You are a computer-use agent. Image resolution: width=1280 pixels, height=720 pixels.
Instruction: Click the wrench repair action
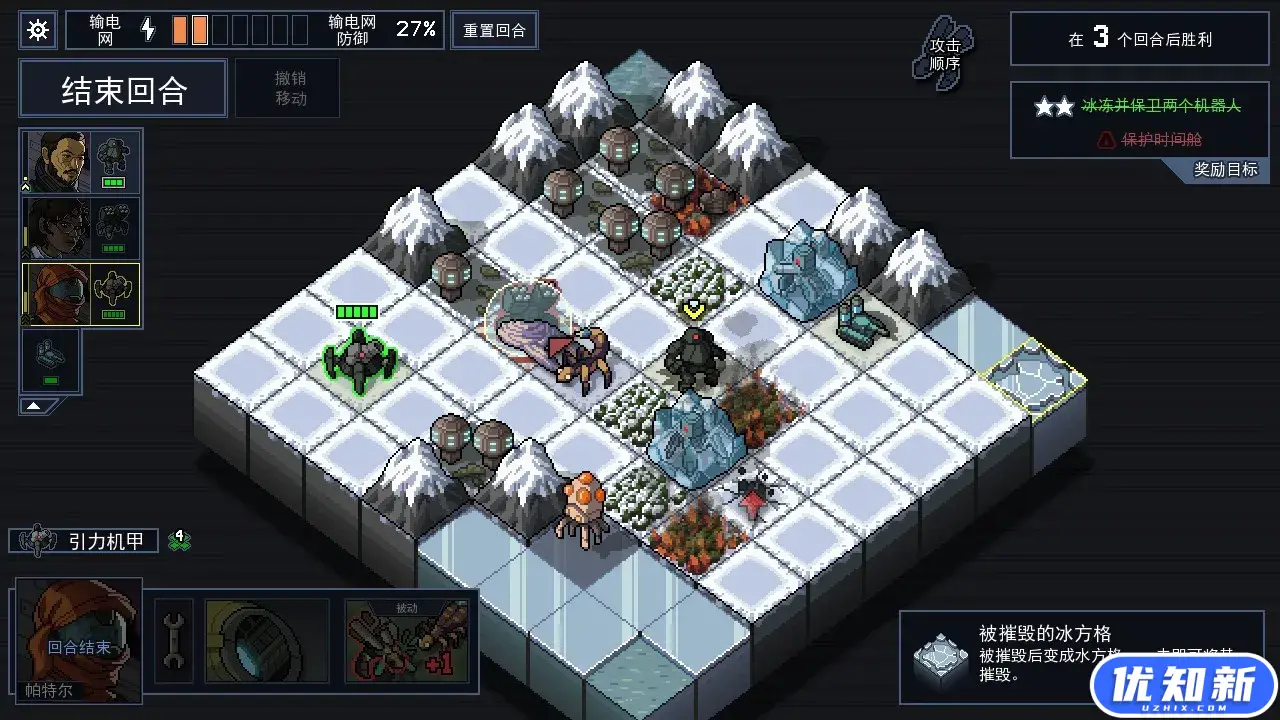[173, 640]
